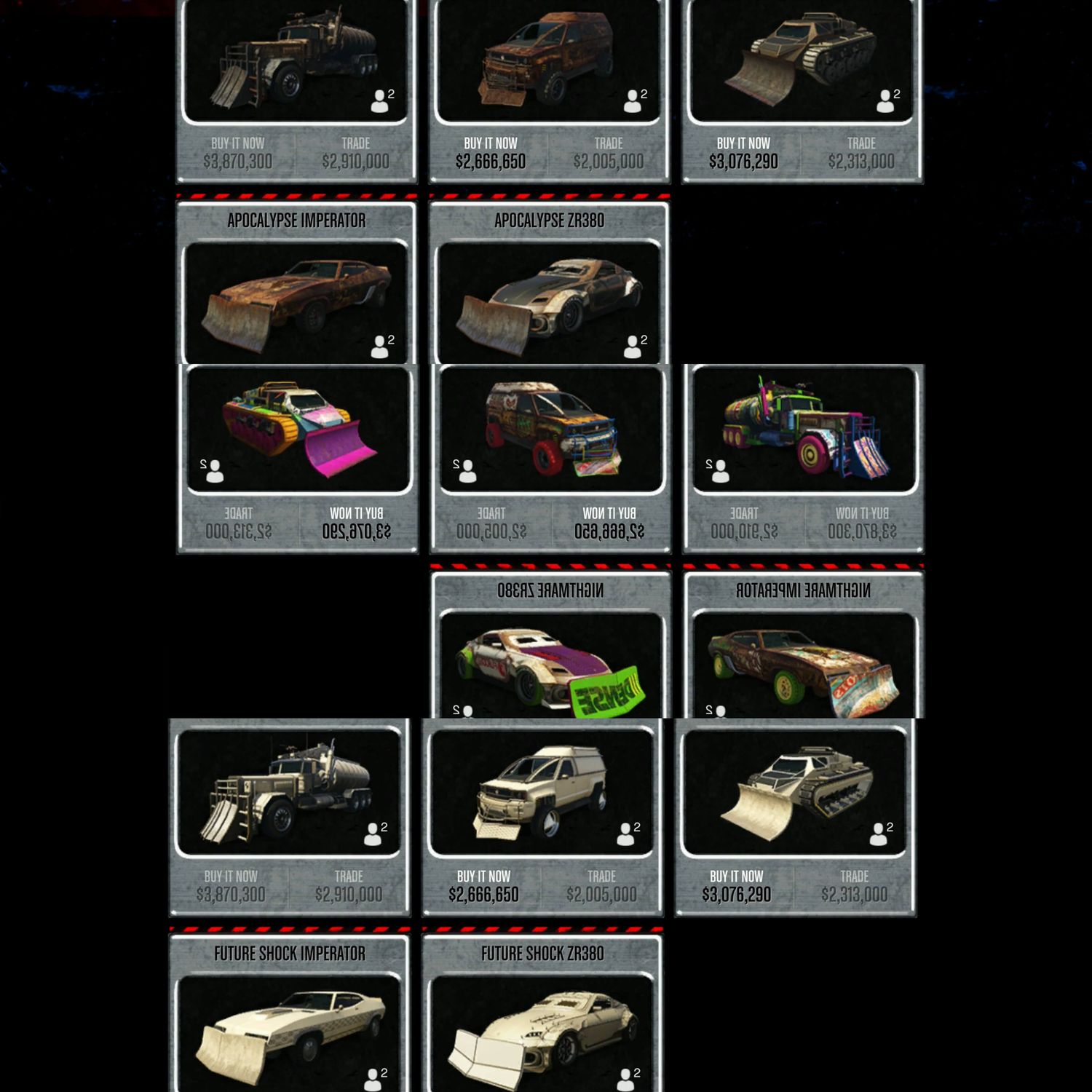Screen dimensions: 1092x1092
Task: Select the FUTURE SHOCK IMPERATOR title
Action: pyautogui.click(x=289, y=954)
